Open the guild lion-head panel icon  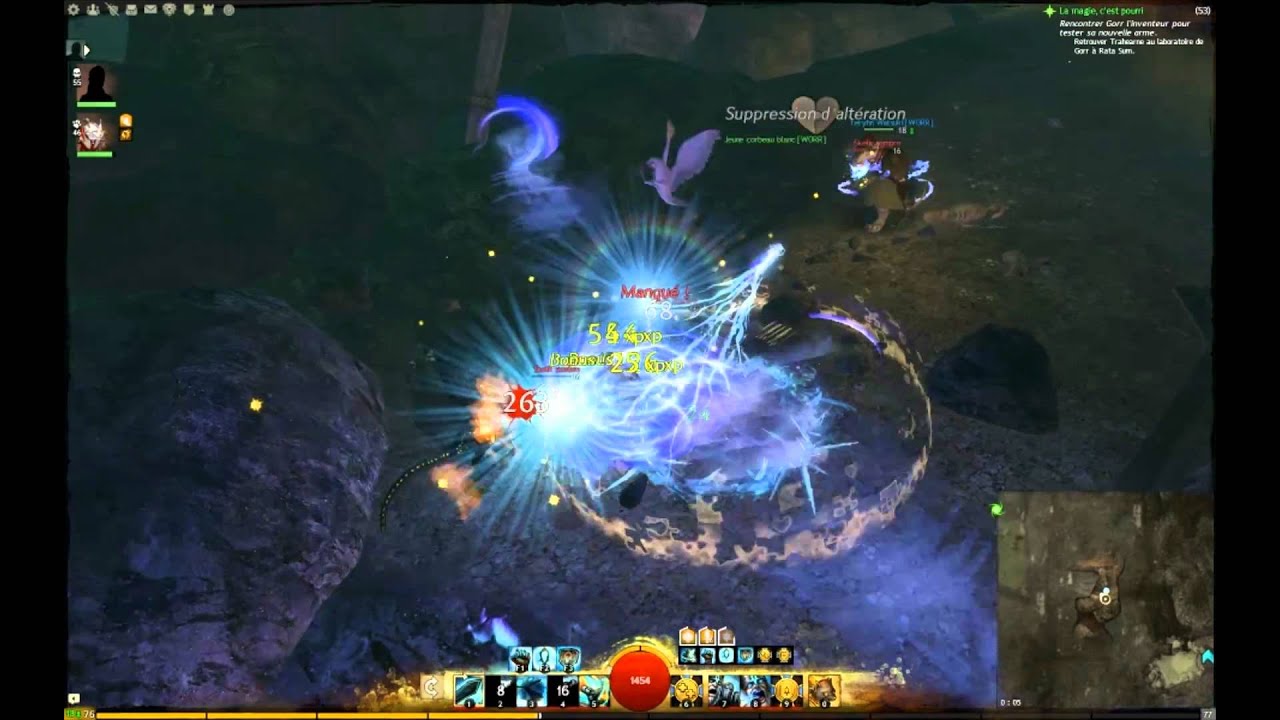[x=169, y=12]
